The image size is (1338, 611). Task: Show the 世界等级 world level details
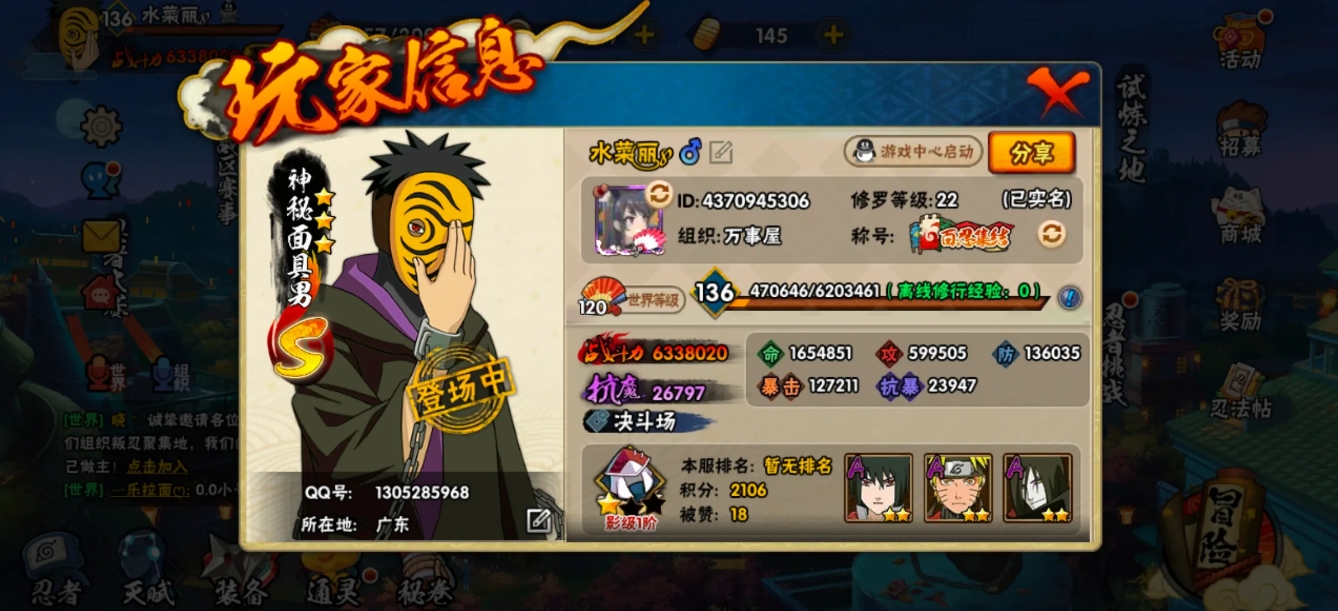(x=634, y=298)
